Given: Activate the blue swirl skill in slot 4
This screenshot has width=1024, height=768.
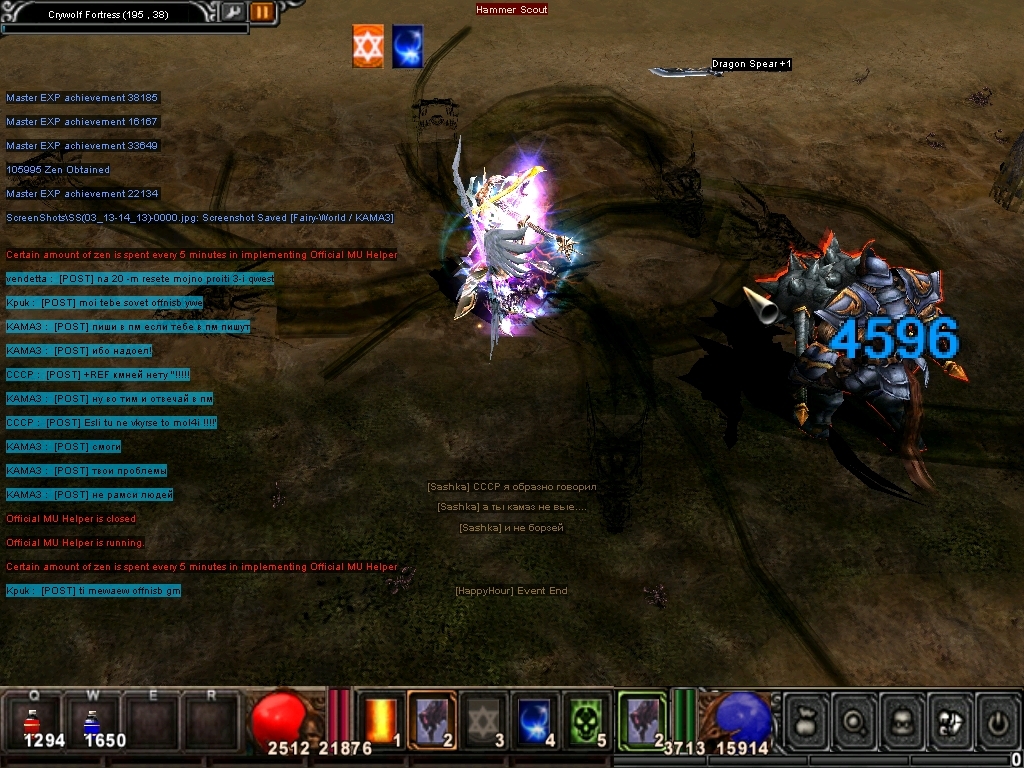Looking at the screenshot, I should 536,719.
